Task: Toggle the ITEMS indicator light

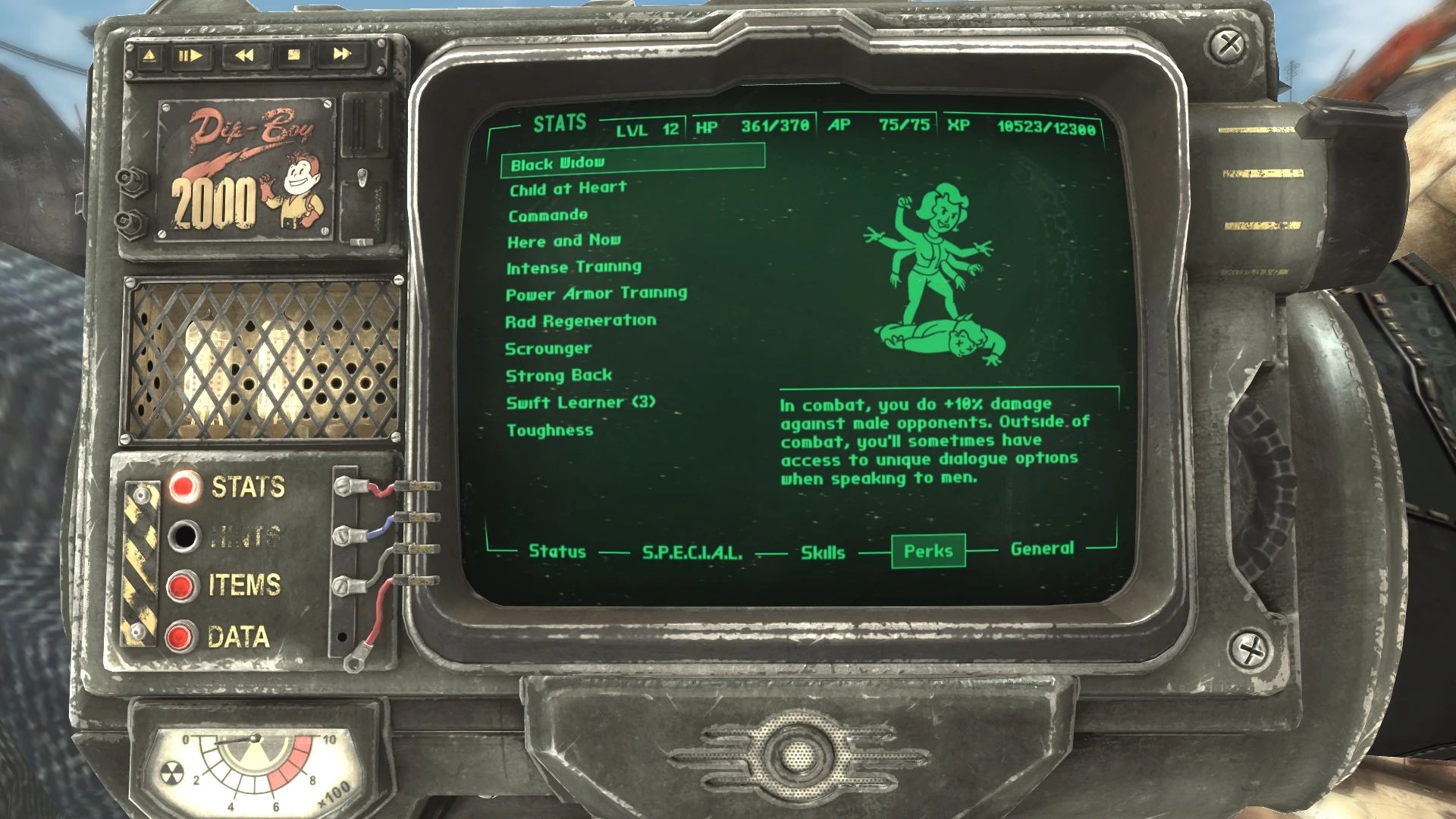Action: pos(182,584)
